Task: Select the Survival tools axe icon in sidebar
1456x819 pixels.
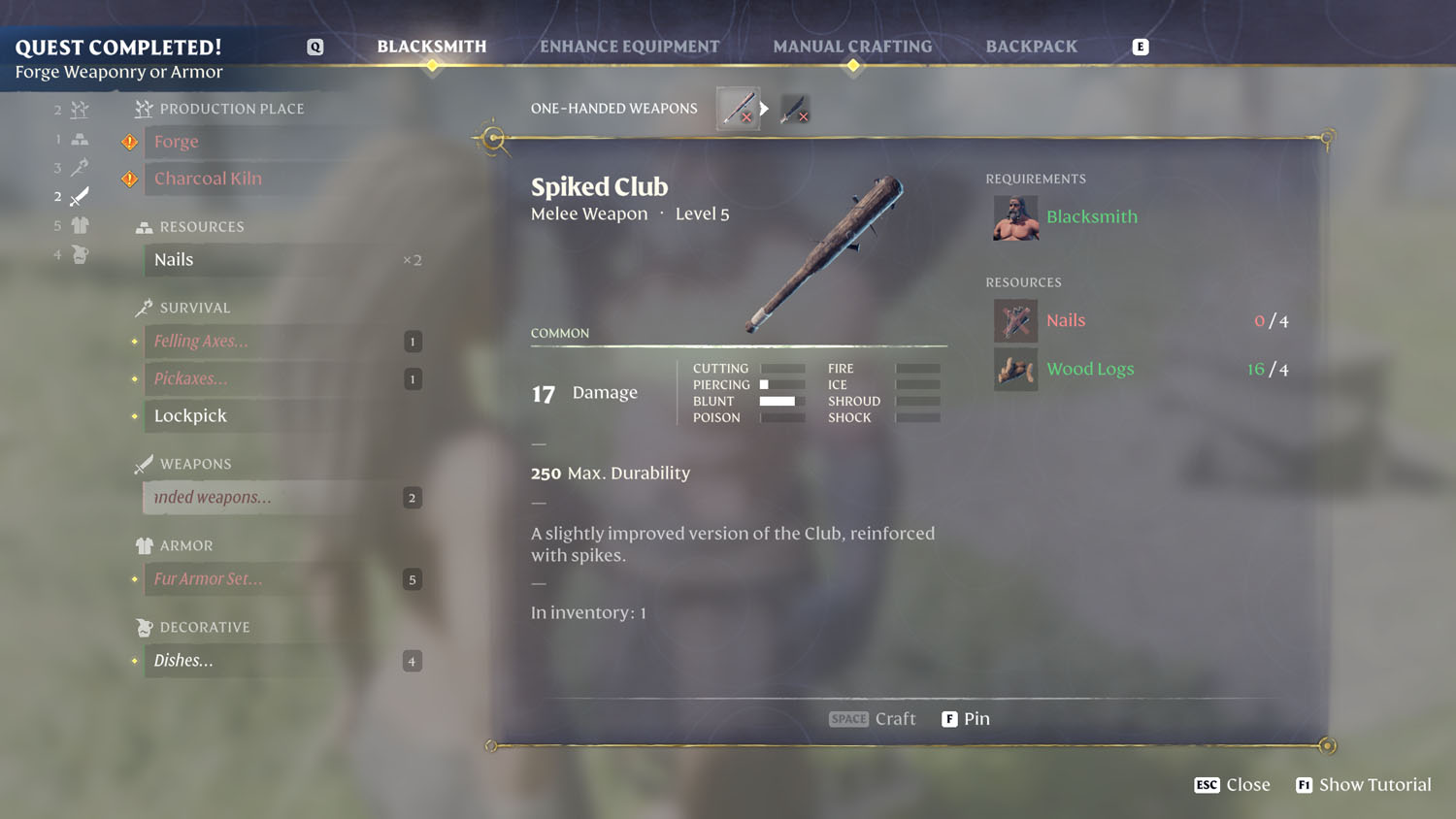Action: (x=79, y=166)
